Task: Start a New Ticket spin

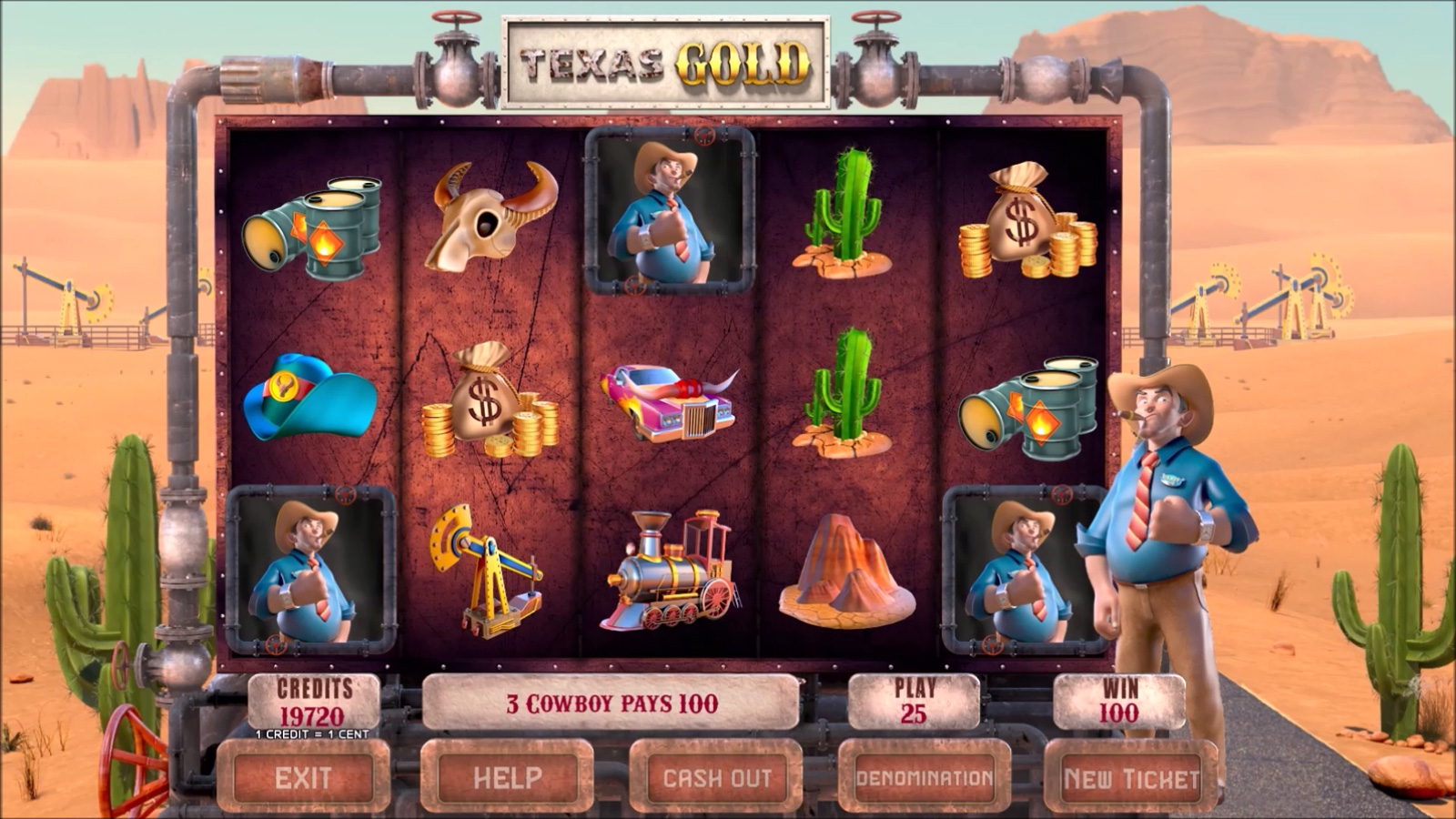Action: (x=1131, y=778)
